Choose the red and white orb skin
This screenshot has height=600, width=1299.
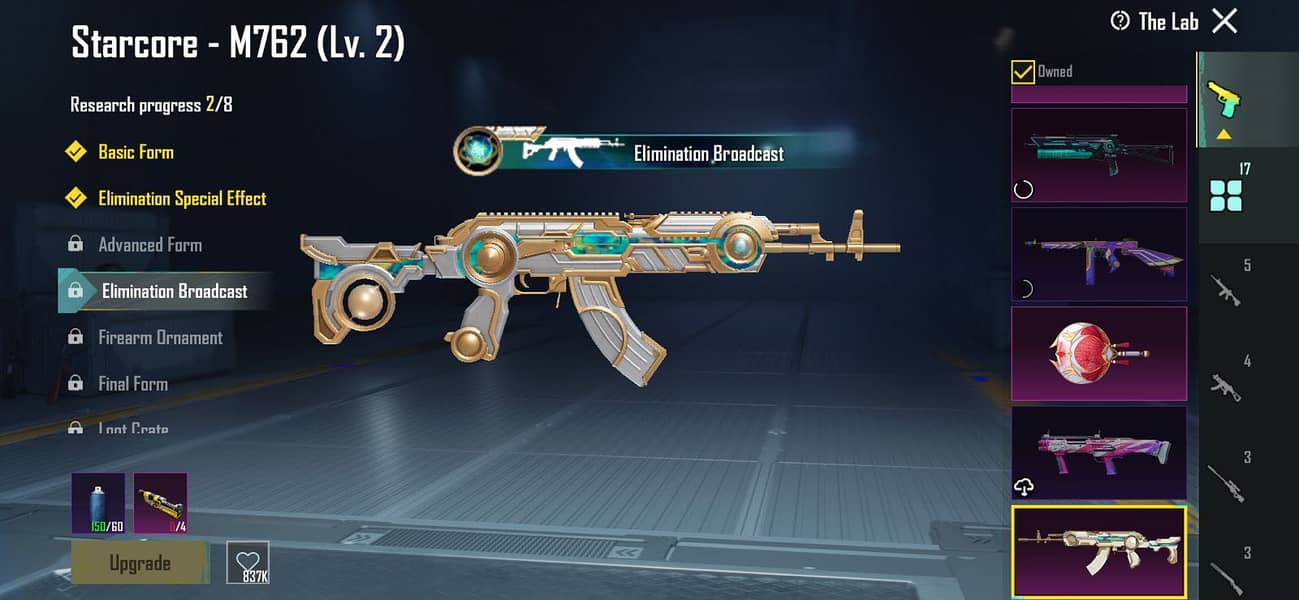coord(1099,353)
